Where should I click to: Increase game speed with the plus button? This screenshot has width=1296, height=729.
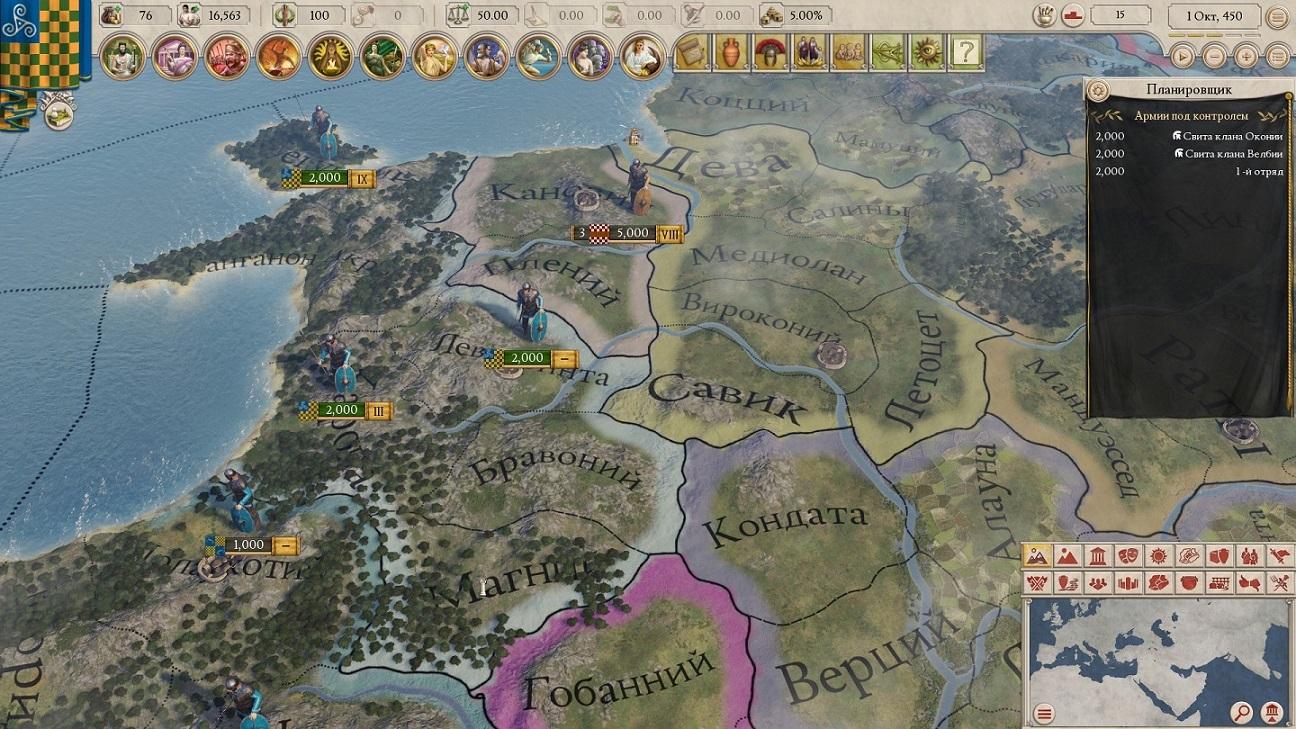click(x=1246, y=56)
